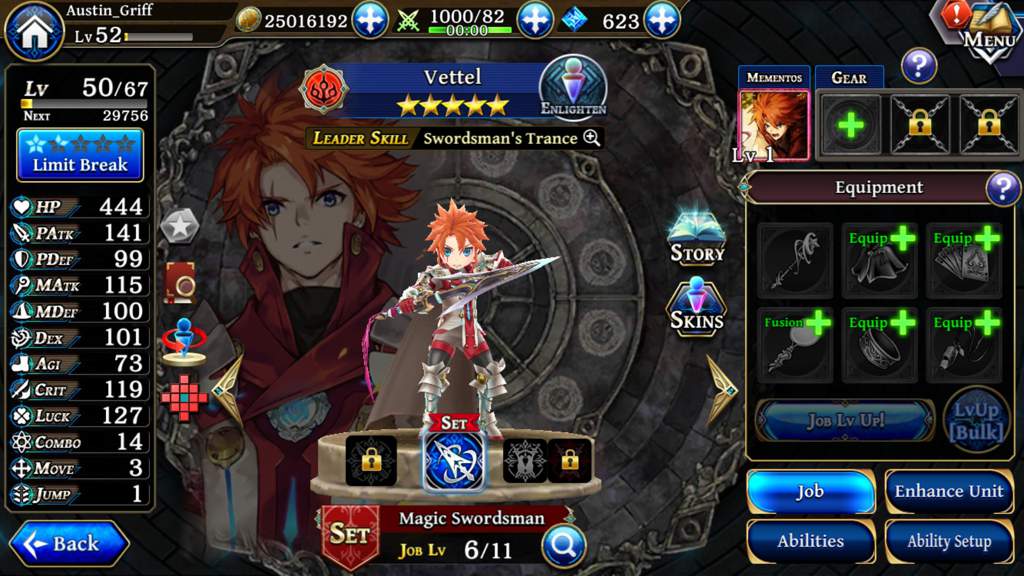Tap the Job Lv Up button
This screenshot has height=576, width=1024.
pos(845,420)
